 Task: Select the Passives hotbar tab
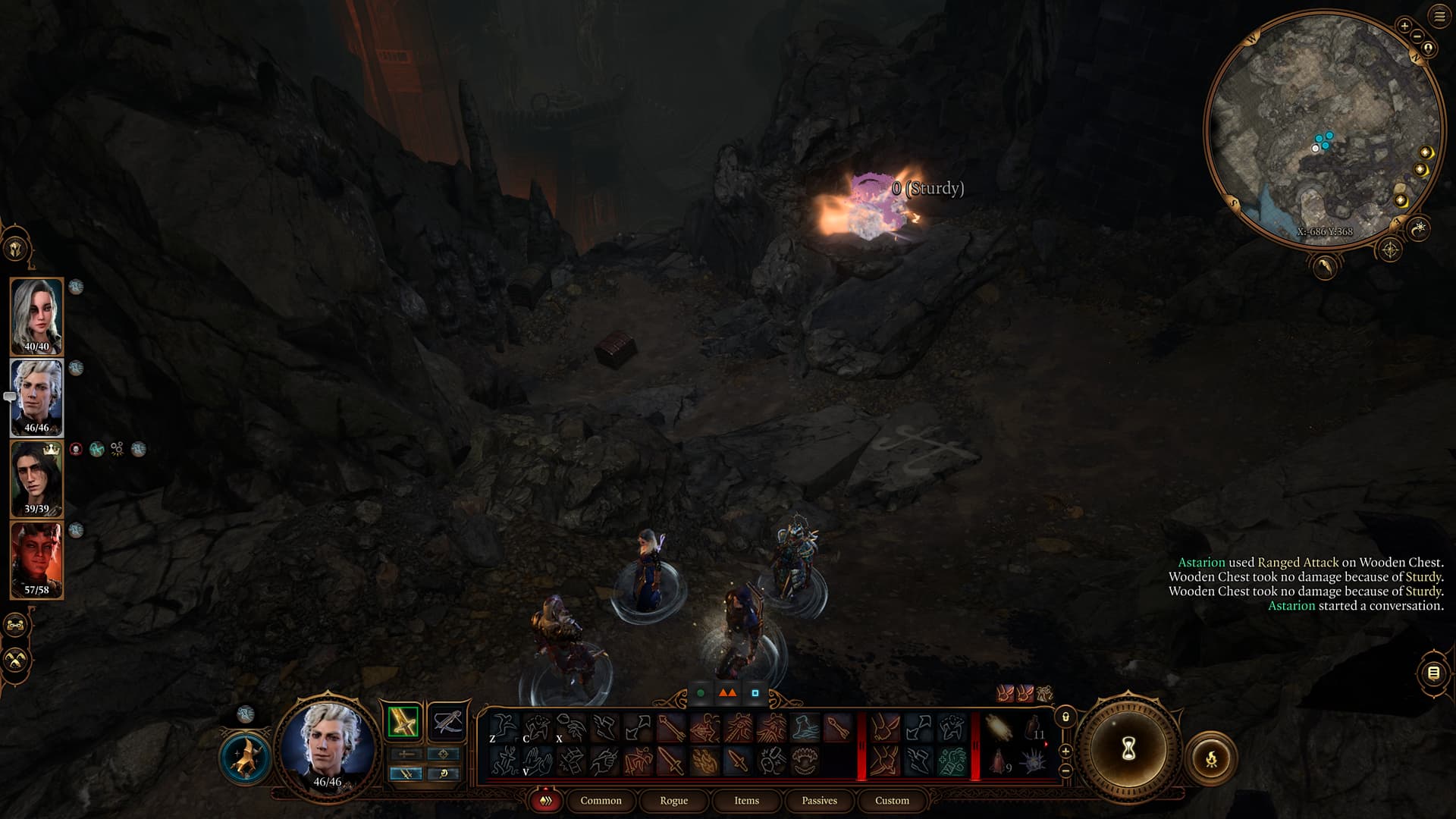(819, 800)
